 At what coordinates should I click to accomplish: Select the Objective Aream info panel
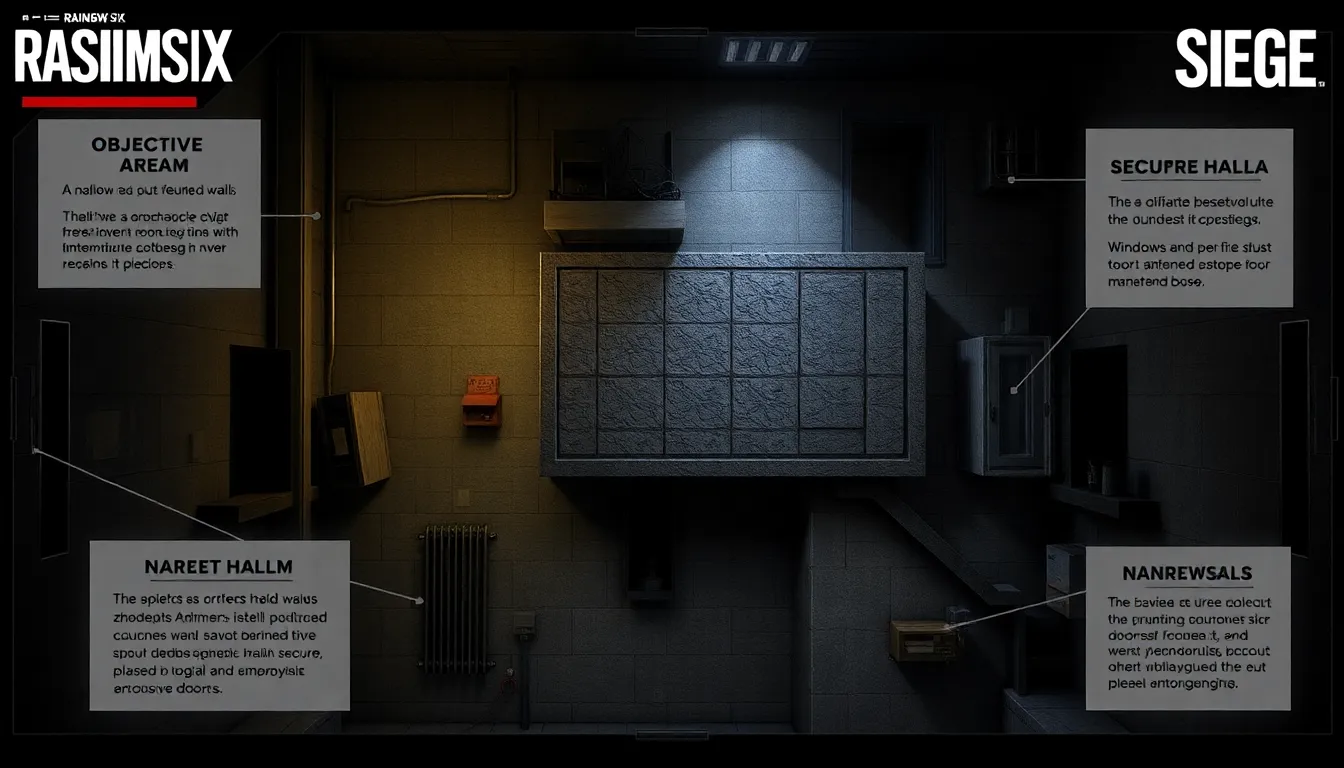coord(149,204)
